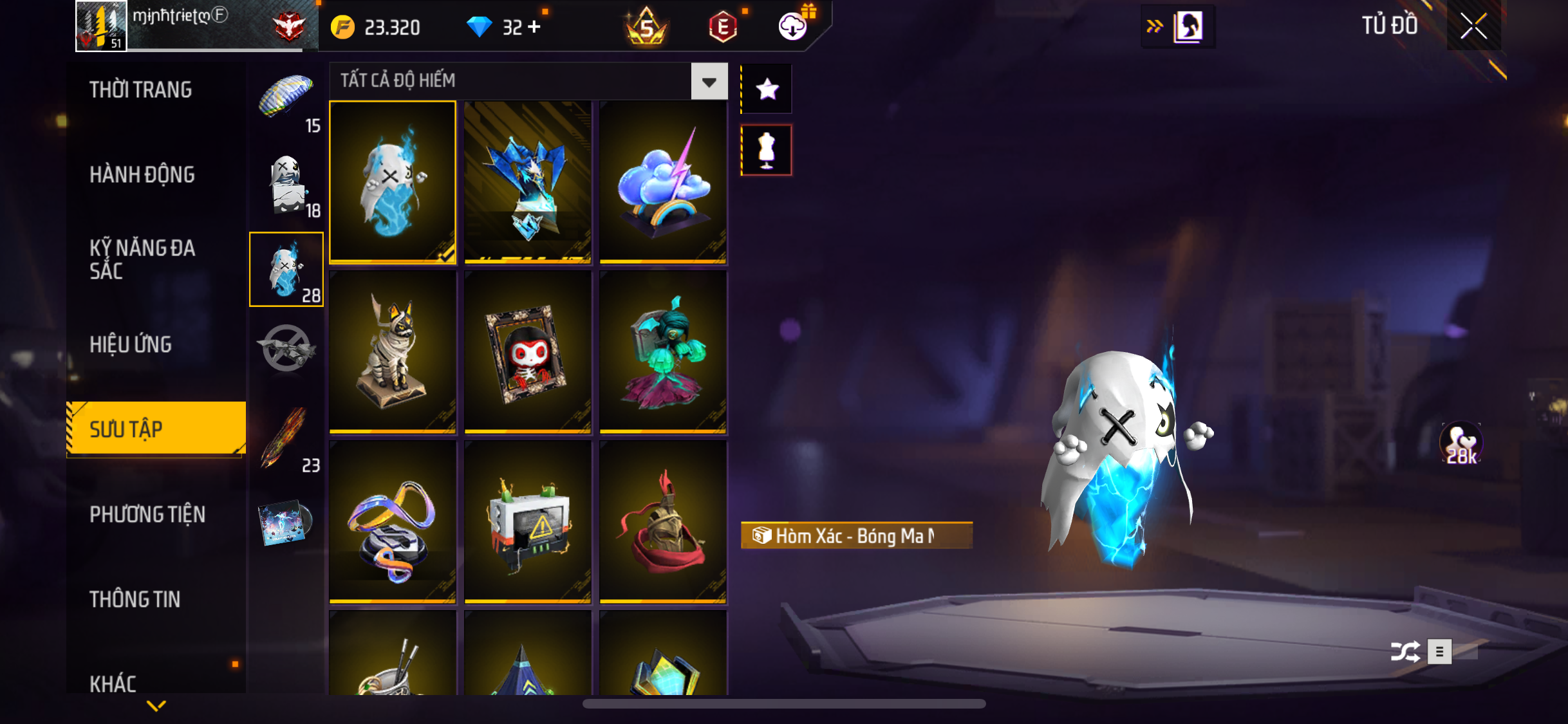1568x724 pixels.
Task: Switch to the Hành Động tab
Action: click(142, 174)
